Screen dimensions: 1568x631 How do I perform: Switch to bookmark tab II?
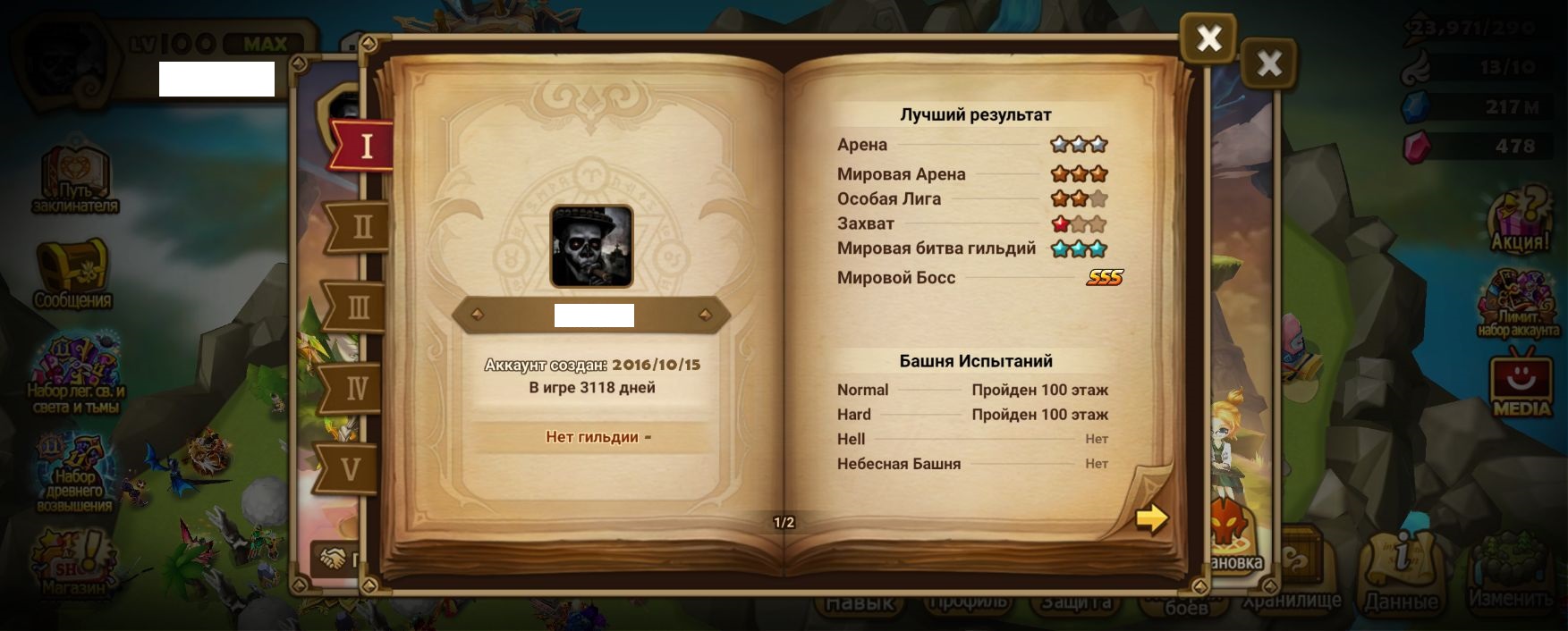click(360, 226)
